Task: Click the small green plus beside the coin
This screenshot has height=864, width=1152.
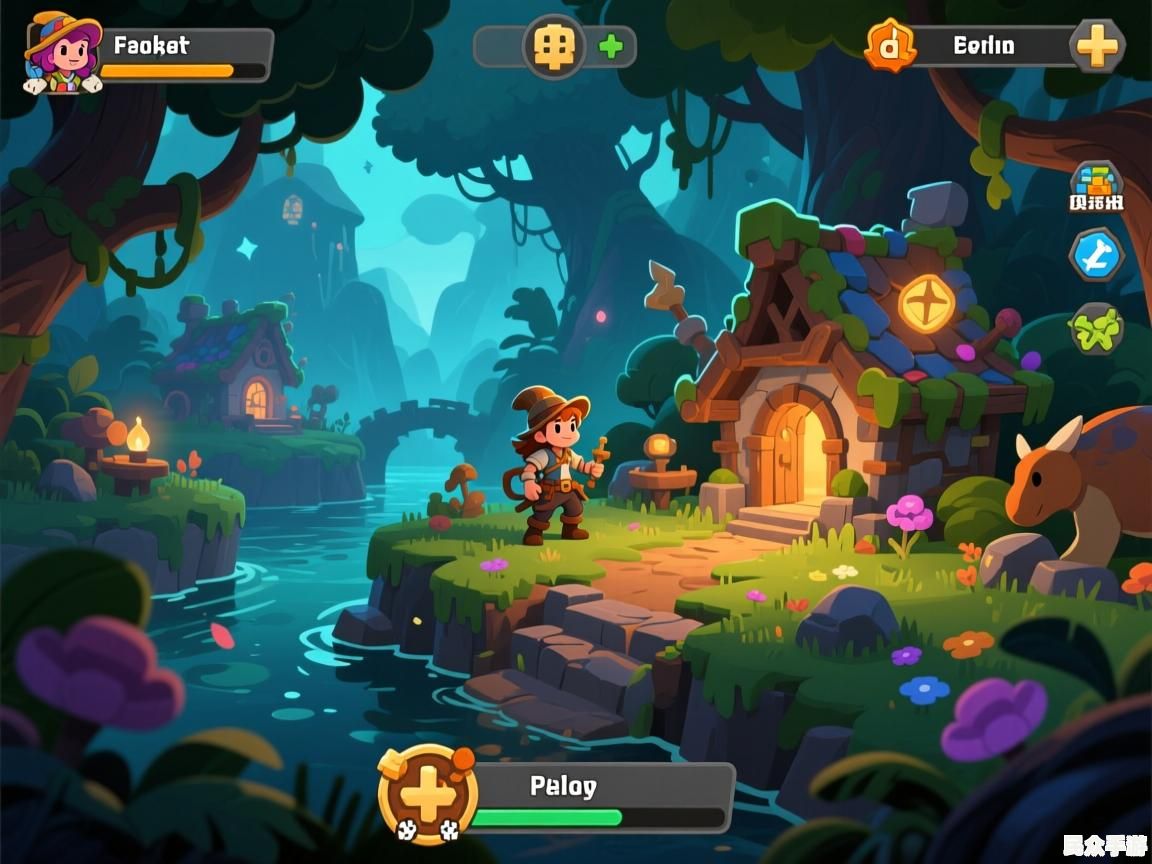Action: (609, 46)
